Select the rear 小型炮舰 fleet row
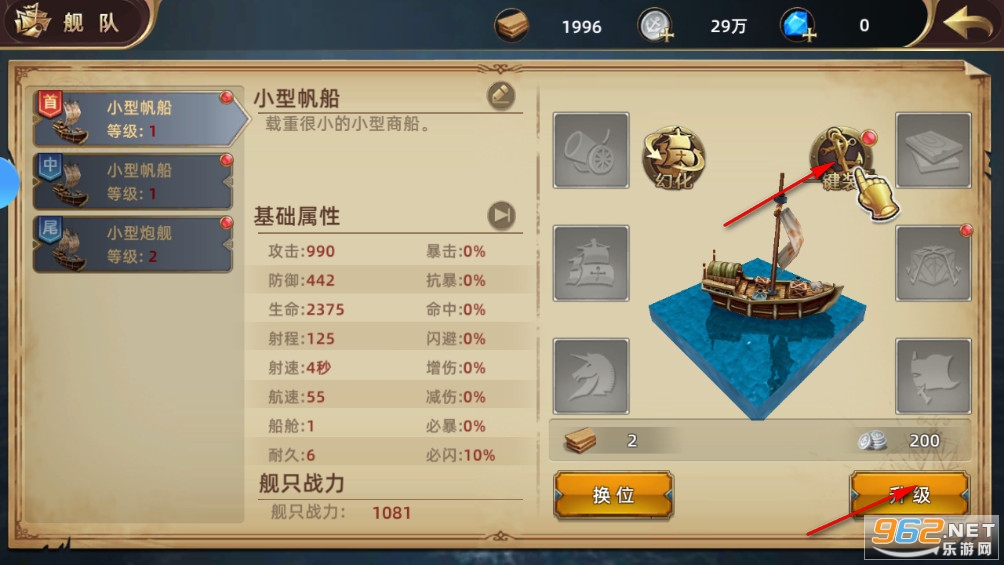The width and height of the screenshot is (1004, 565). point(135,244)
